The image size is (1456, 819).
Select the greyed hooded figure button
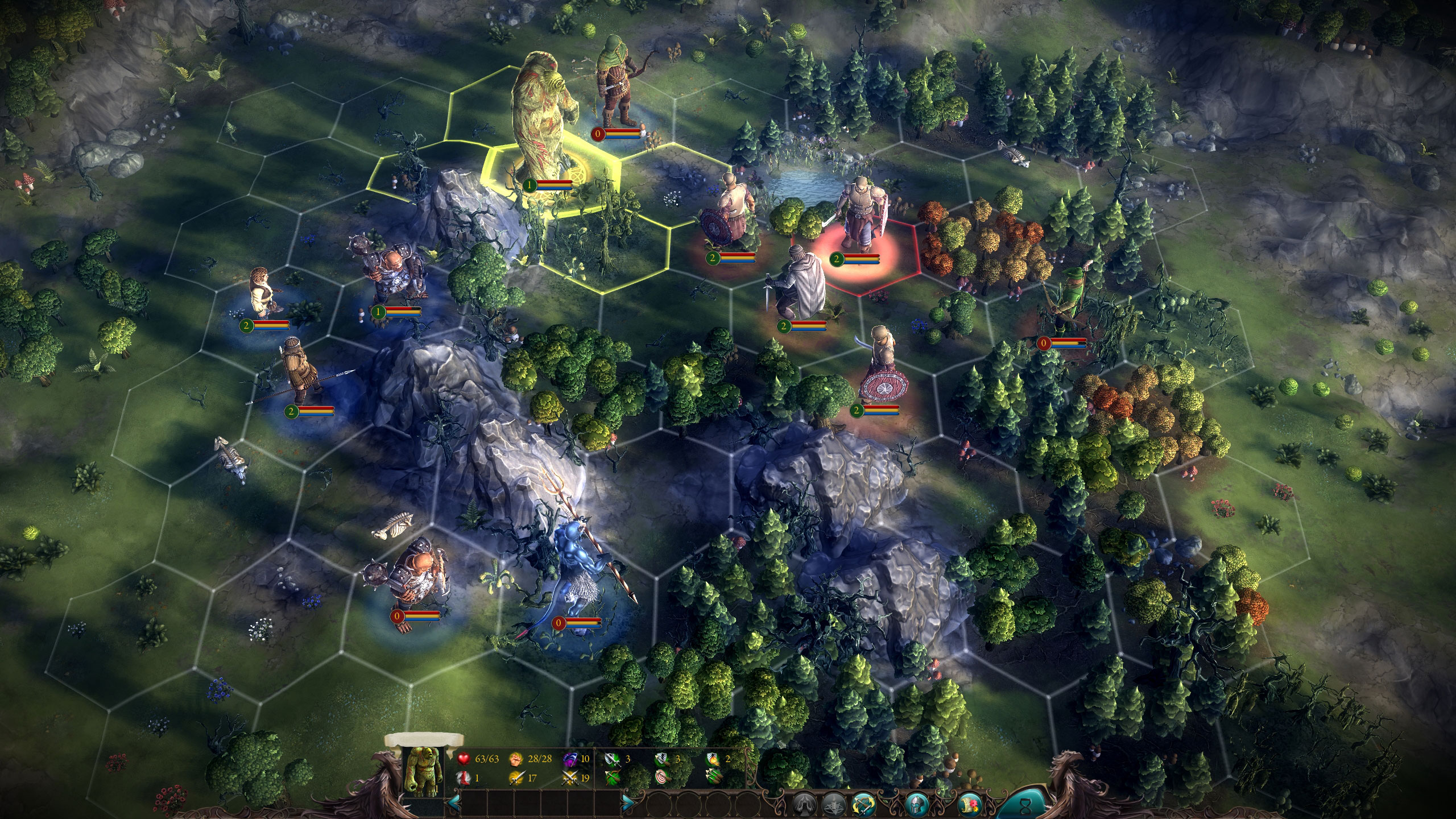(x=804, y=804)
